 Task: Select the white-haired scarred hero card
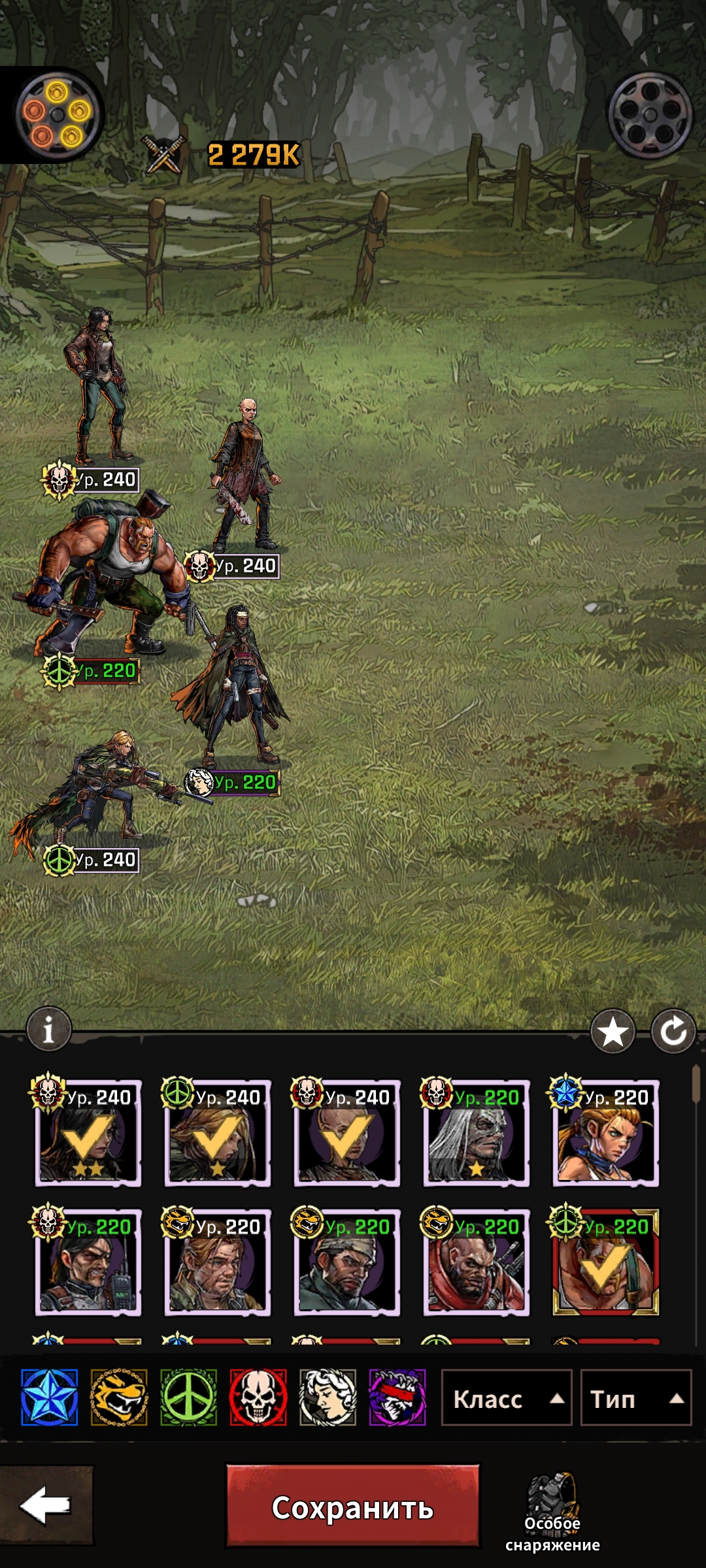point(476,1134)
